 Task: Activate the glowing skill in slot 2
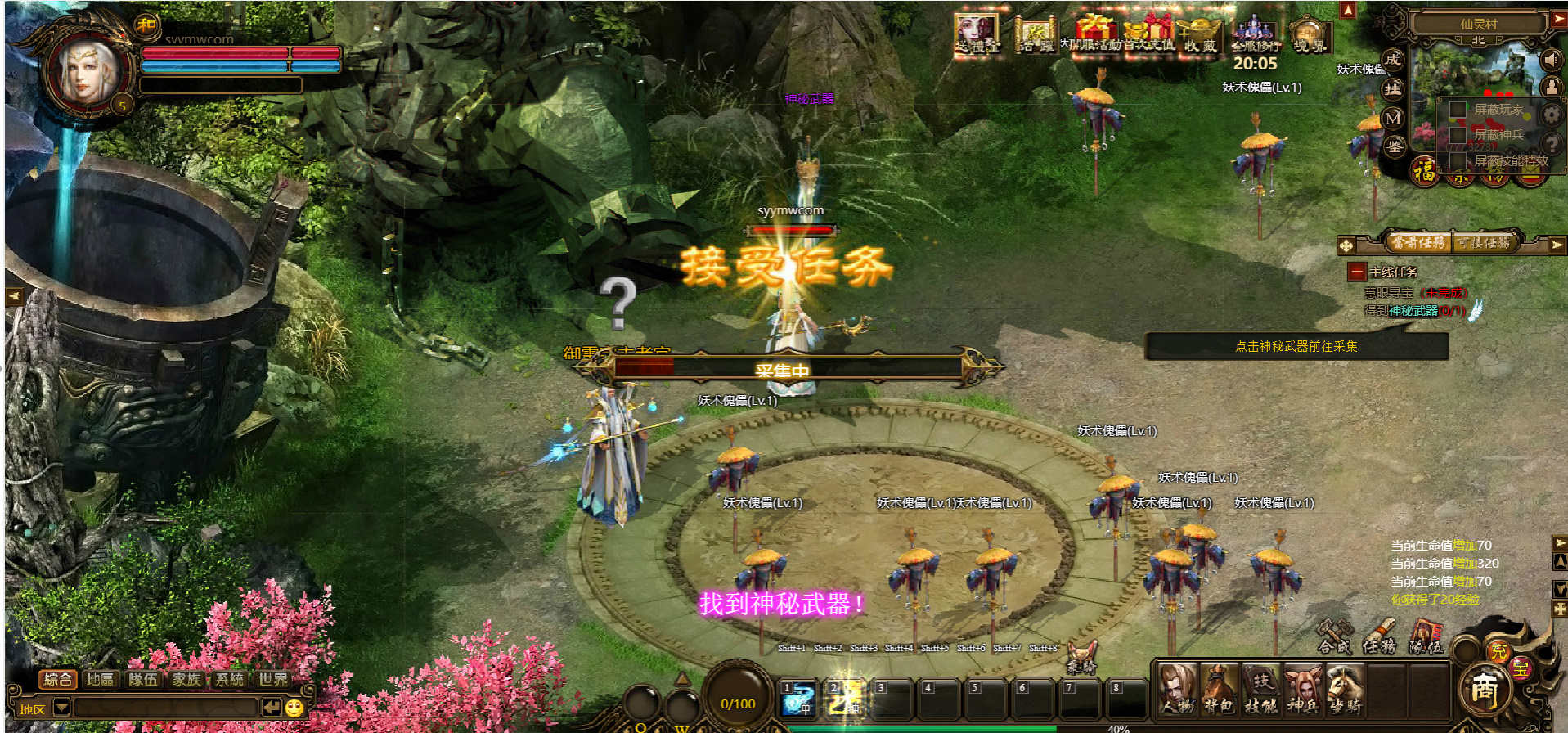pos(845,698)
